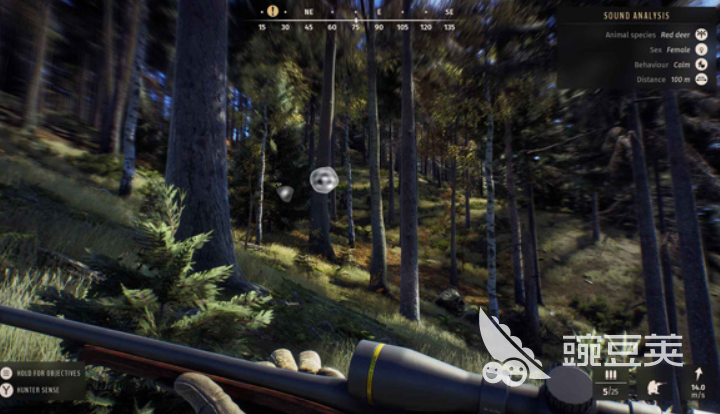Click the Female sex icon
Image resolution: width=720 pixels, height=414 pixels.
[702, 49]
